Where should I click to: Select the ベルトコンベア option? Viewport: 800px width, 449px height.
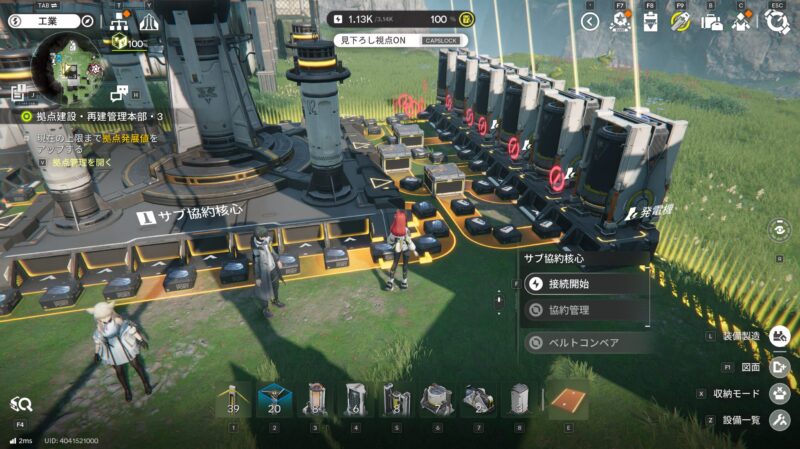586,343
